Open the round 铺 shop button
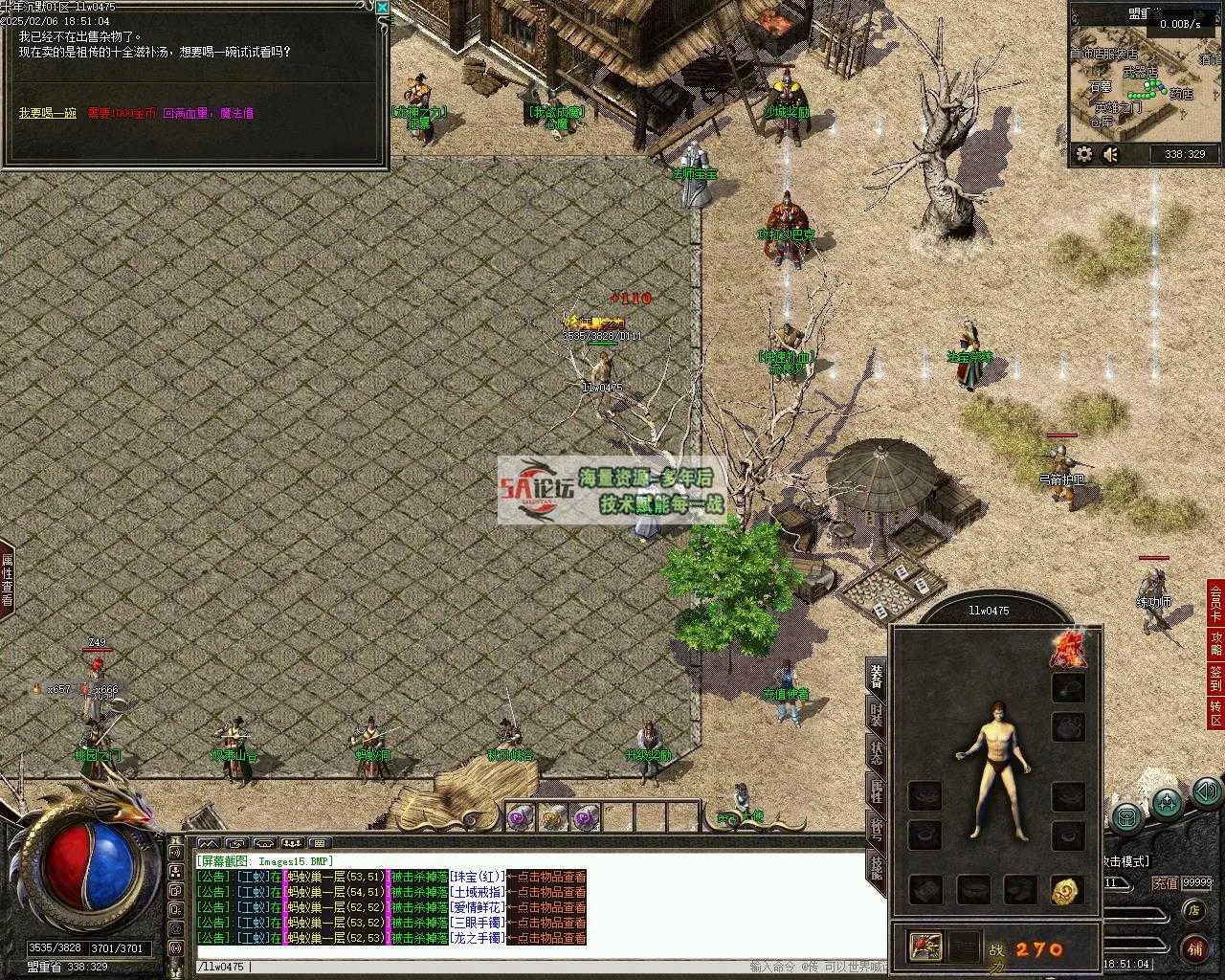Viewport: 1225px width, 980px height. tap(1193, 948)
